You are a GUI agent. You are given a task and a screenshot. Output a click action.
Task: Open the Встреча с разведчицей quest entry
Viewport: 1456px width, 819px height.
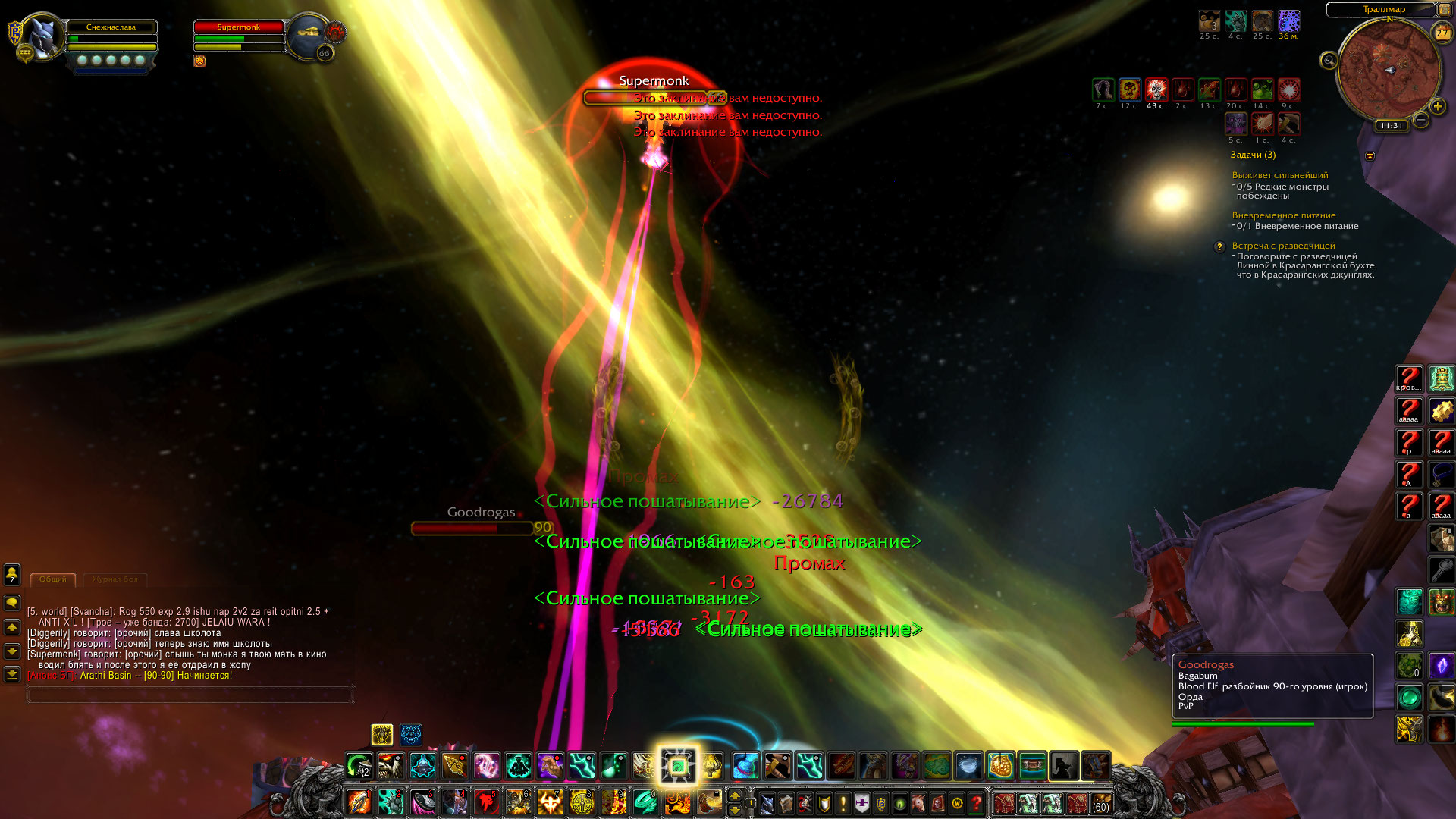click(1283, 246)
